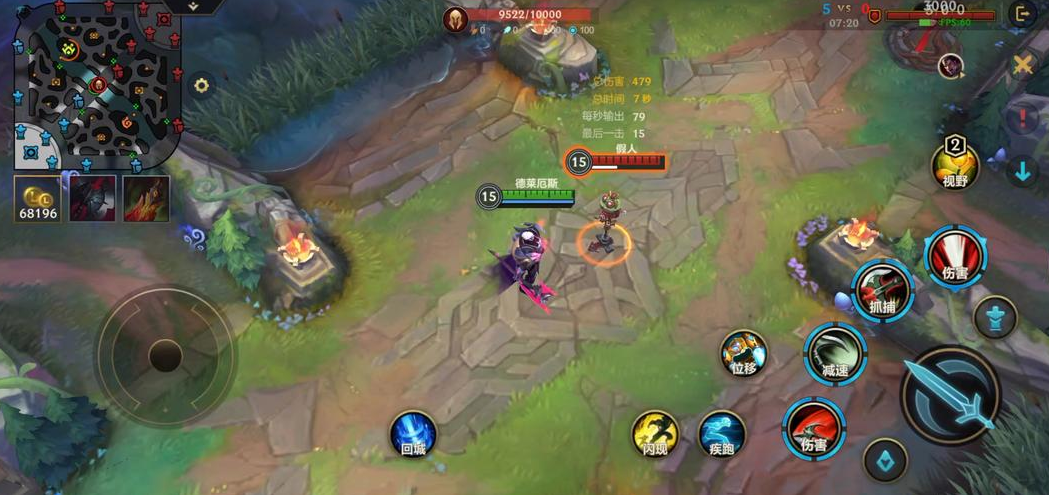1049x495 pixels.
Task: Send the crossed-swords attack ping
Action: (x=1023, y=66)
